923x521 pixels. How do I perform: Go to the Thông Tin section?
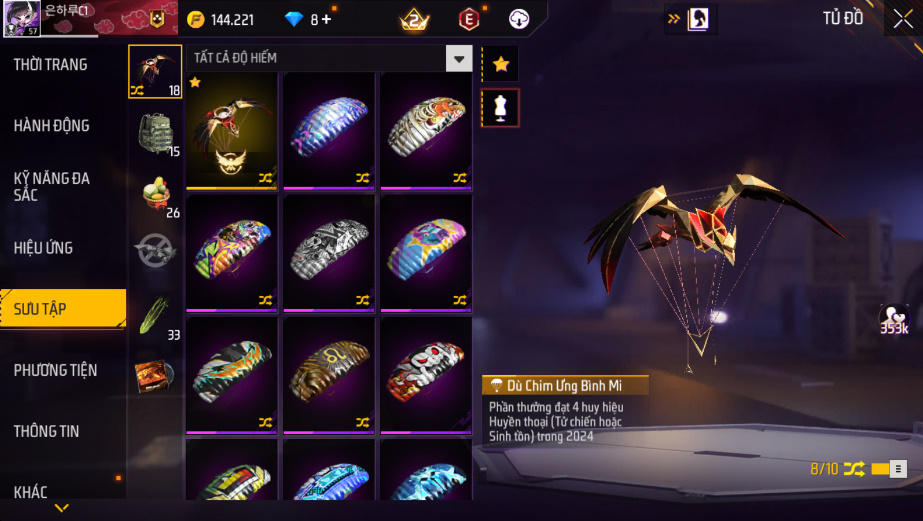pyautogui.click(x=46, y=431)
